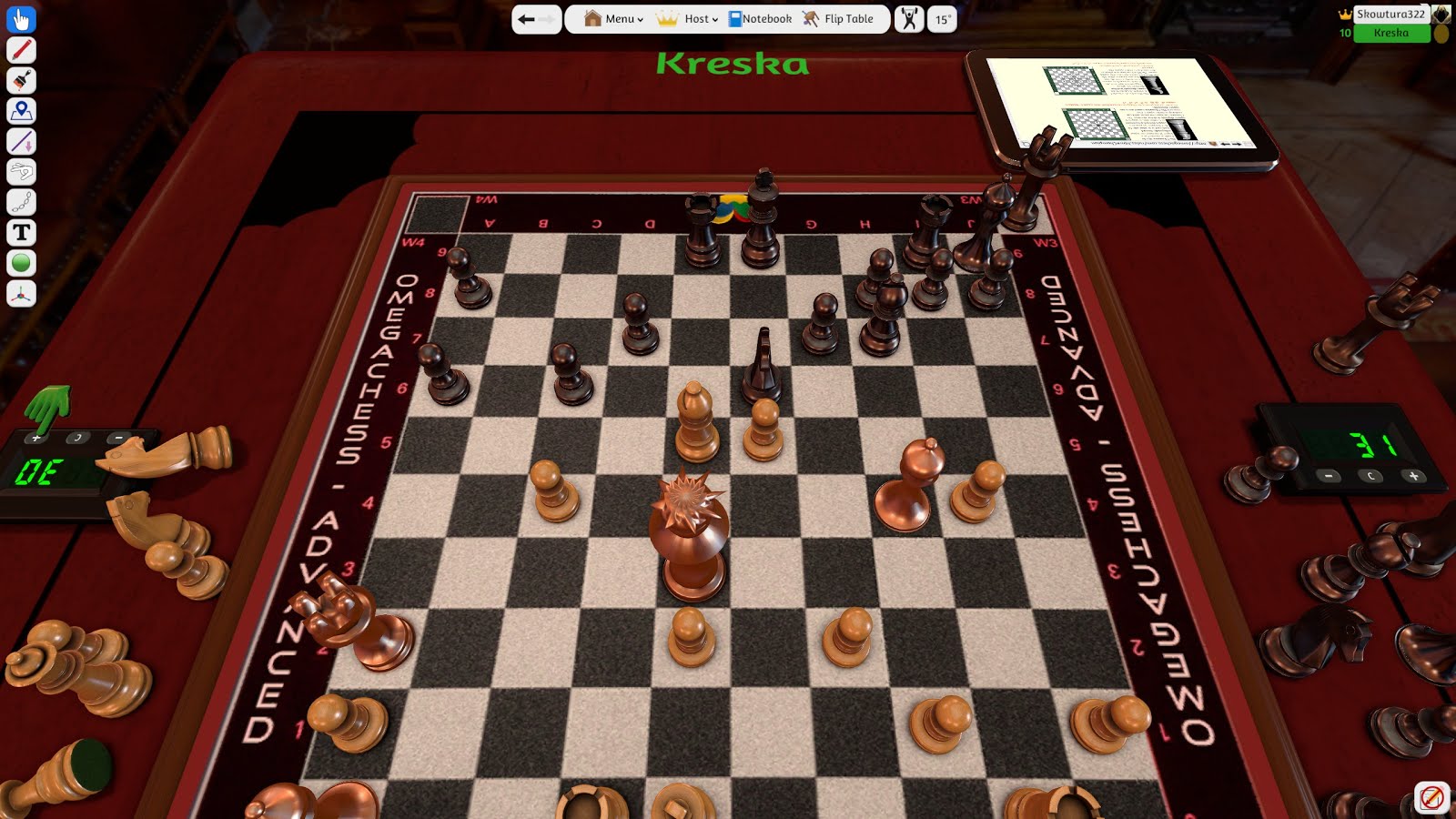Screen dimensions: 1456x819
Task: Toggle the blocked cursor icon bottom right
Action: tap(1431, 797)
